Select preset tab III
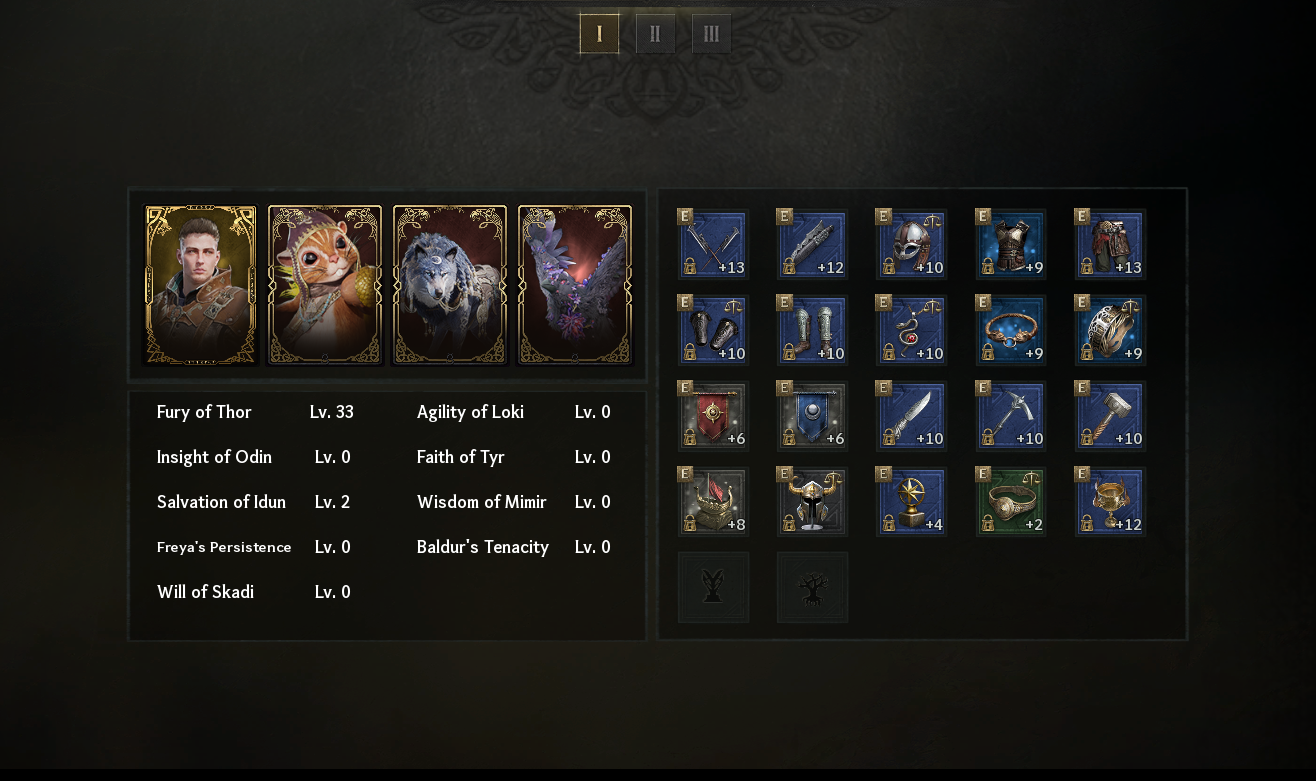The image size is (1316, 781). 711,34
